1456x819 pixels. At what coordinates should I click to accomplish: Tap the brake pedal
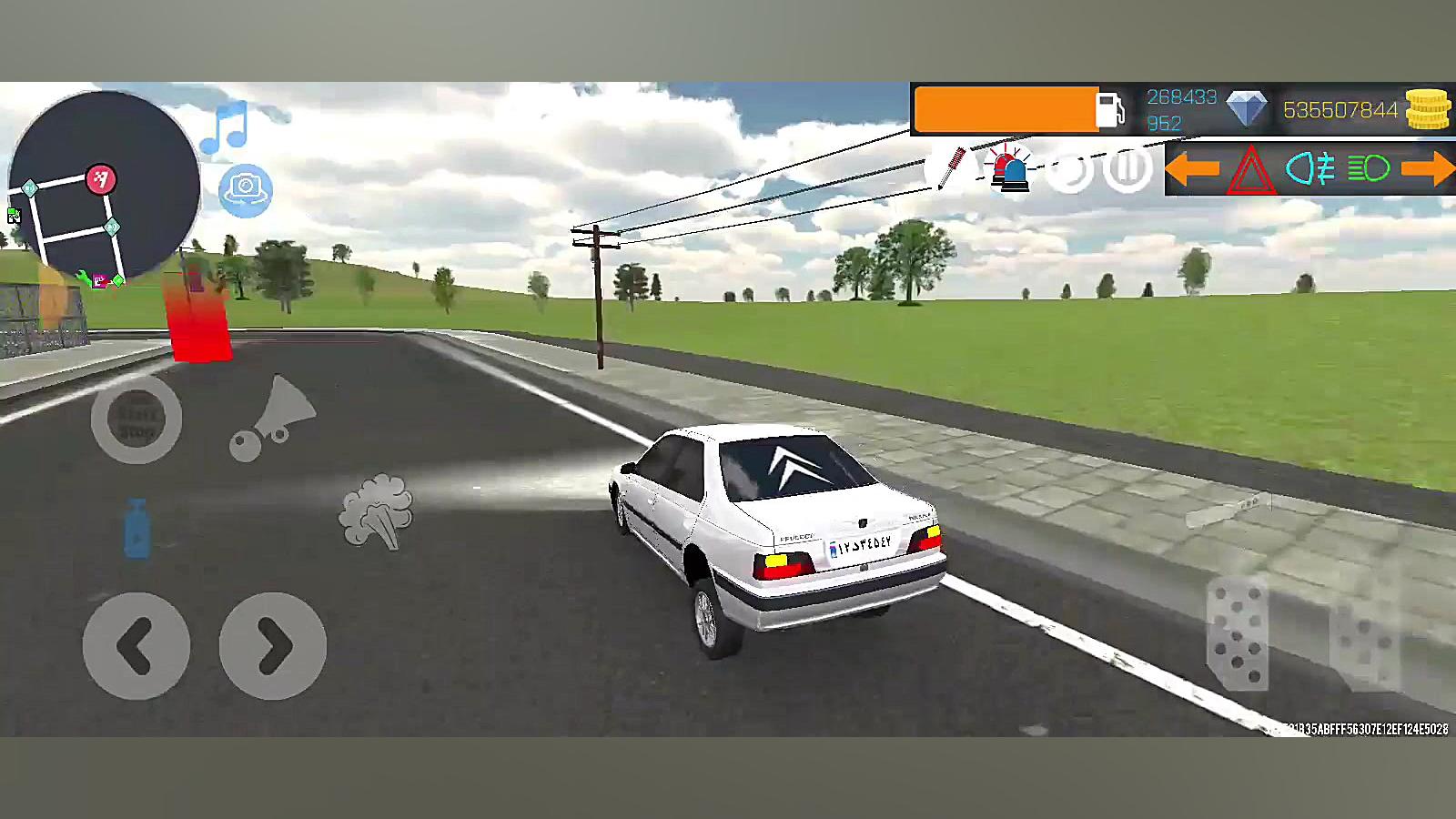[1238, 632]
